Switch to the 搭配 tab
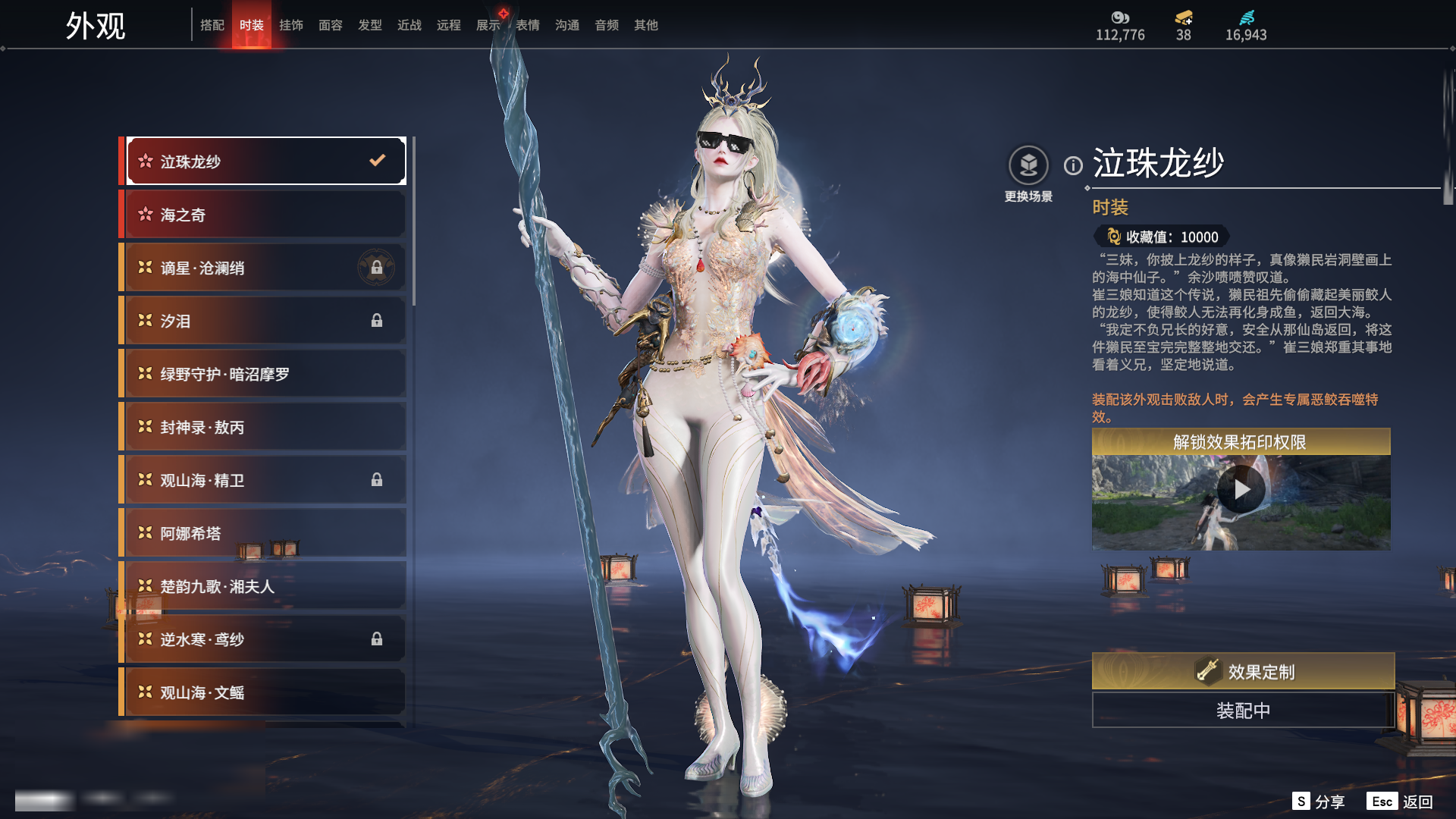The height and width of the screenshot is (819, 1456). coord(212,25)
